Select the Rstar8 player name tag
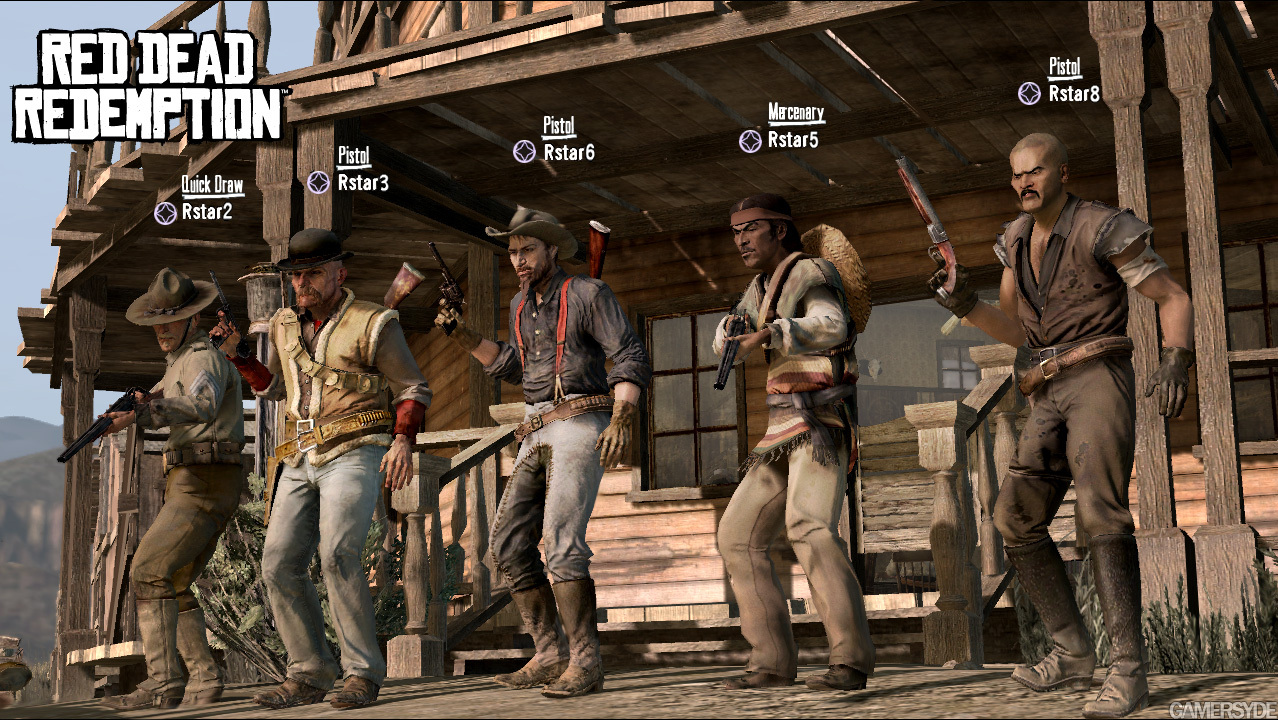The image size is (1278, 720). point(1073,94)
